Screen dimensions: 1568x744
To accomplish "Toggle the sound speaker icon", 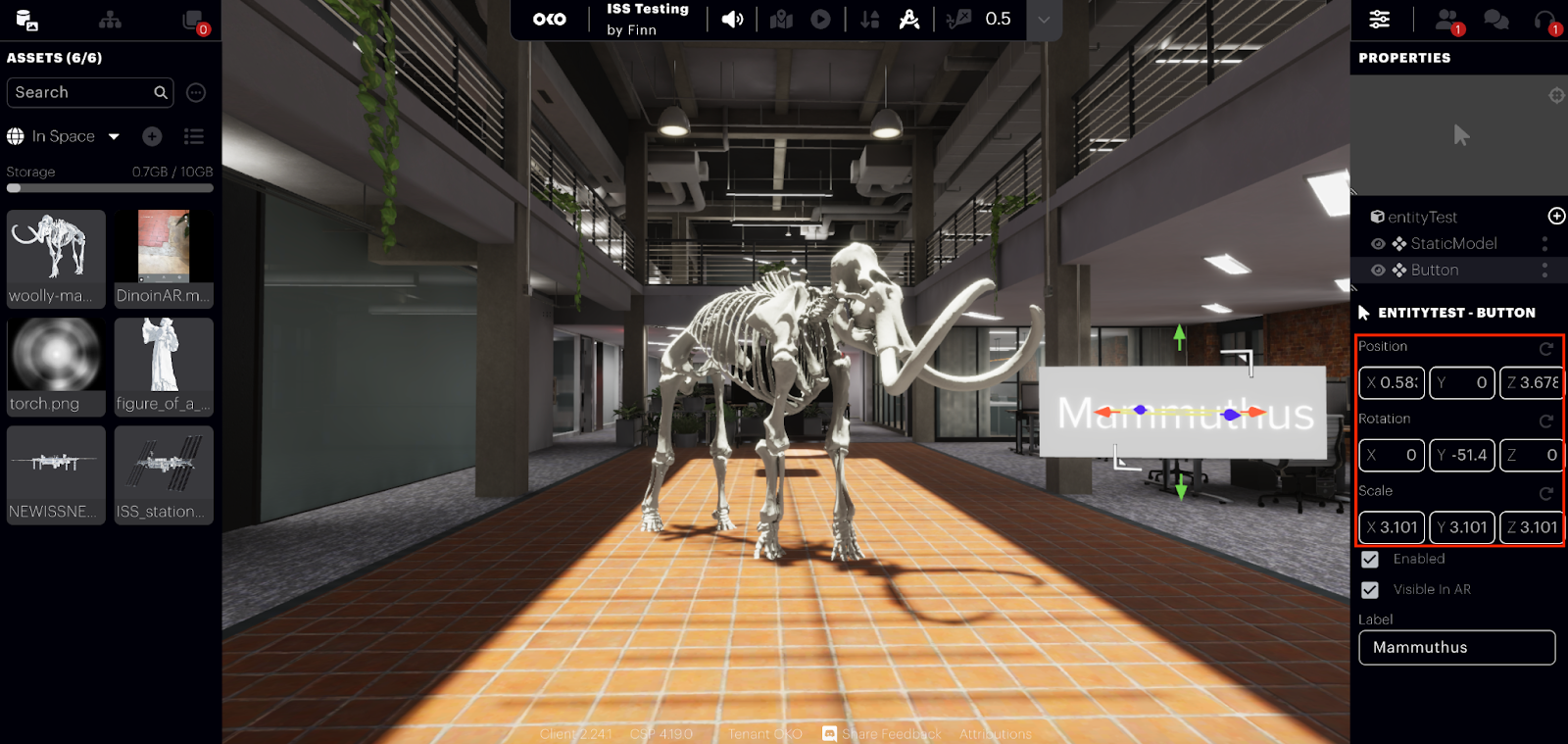I will pyautogui.click(x=732, y=20).
